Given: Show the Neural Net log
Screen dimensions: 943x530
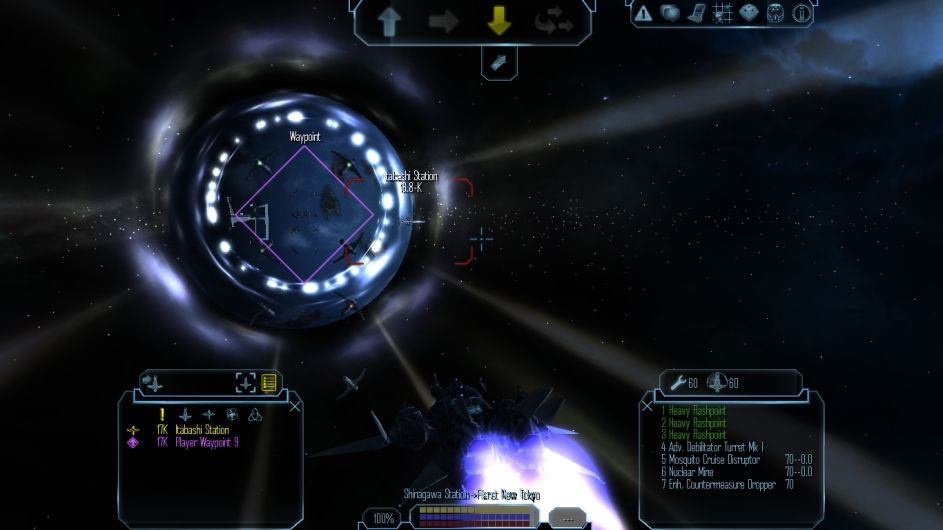Looking at the screenshot, I should tap(696, 13).
